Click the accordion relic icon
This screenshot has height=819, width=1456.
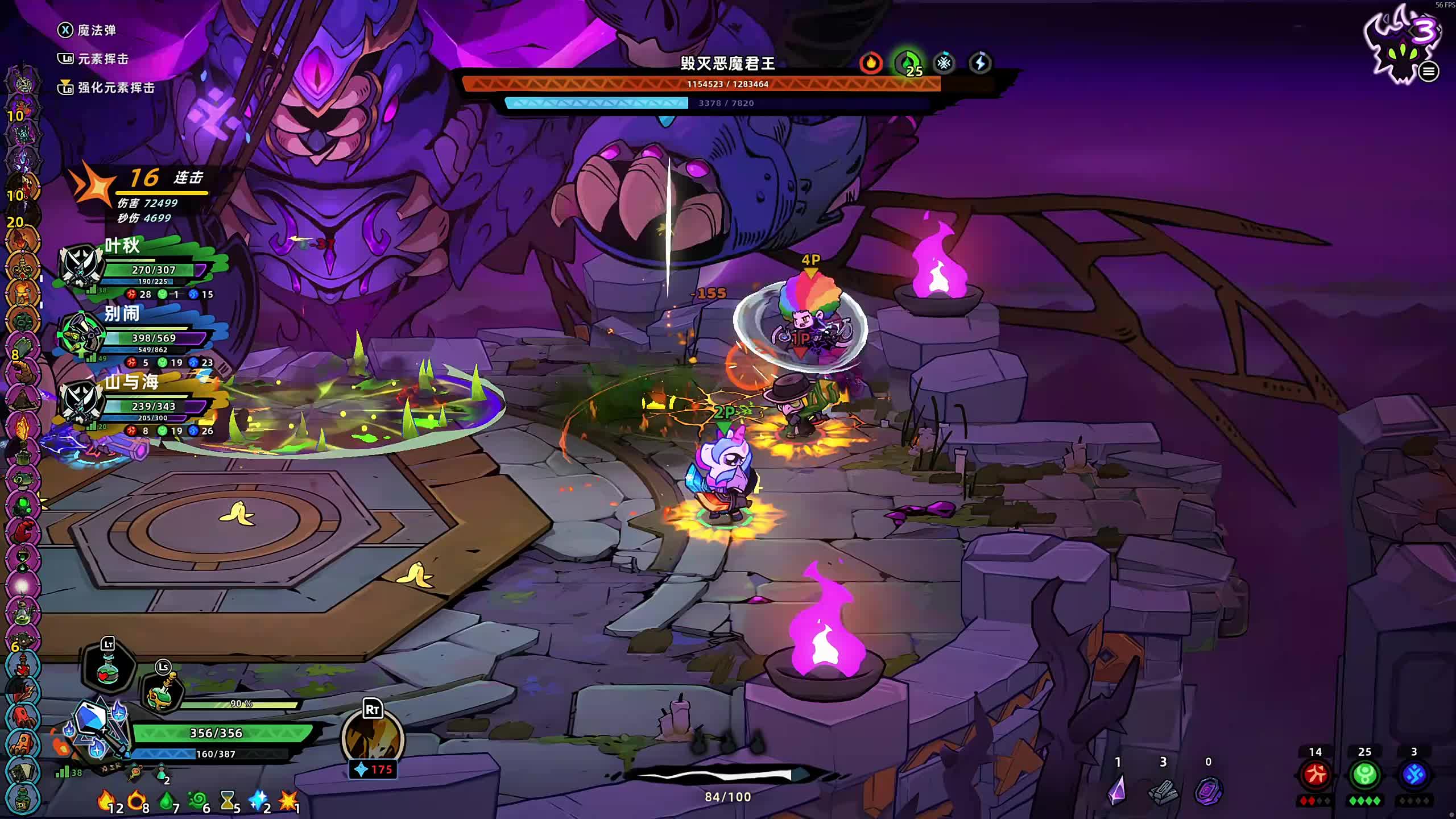(x=23, y=771)
